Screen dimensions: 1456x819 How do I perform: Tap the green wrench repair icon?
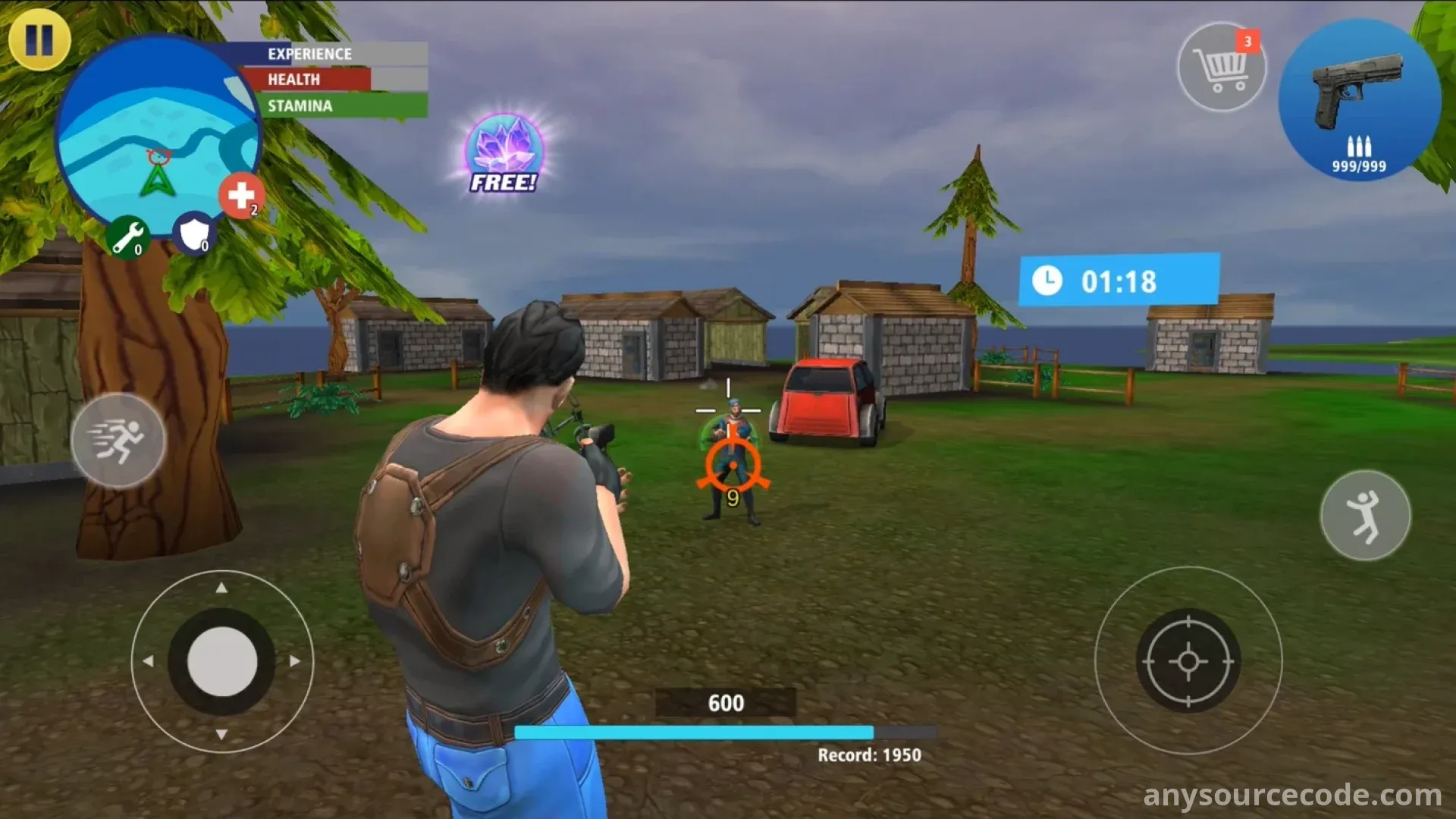(x=127, y=237)
